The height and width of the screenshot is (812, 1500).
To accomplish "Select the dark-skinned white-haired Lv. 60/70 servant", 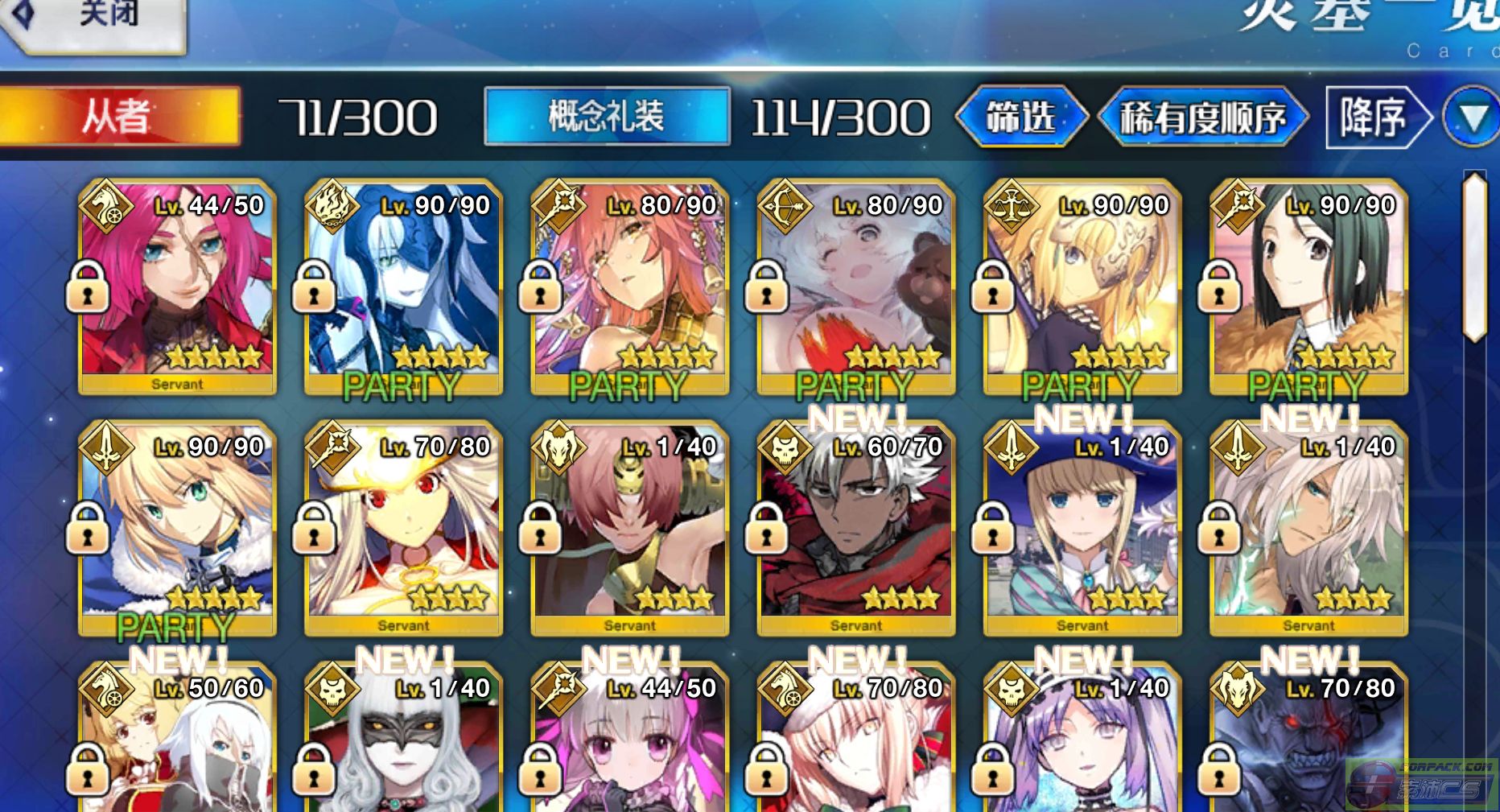I will coord(855,528).
